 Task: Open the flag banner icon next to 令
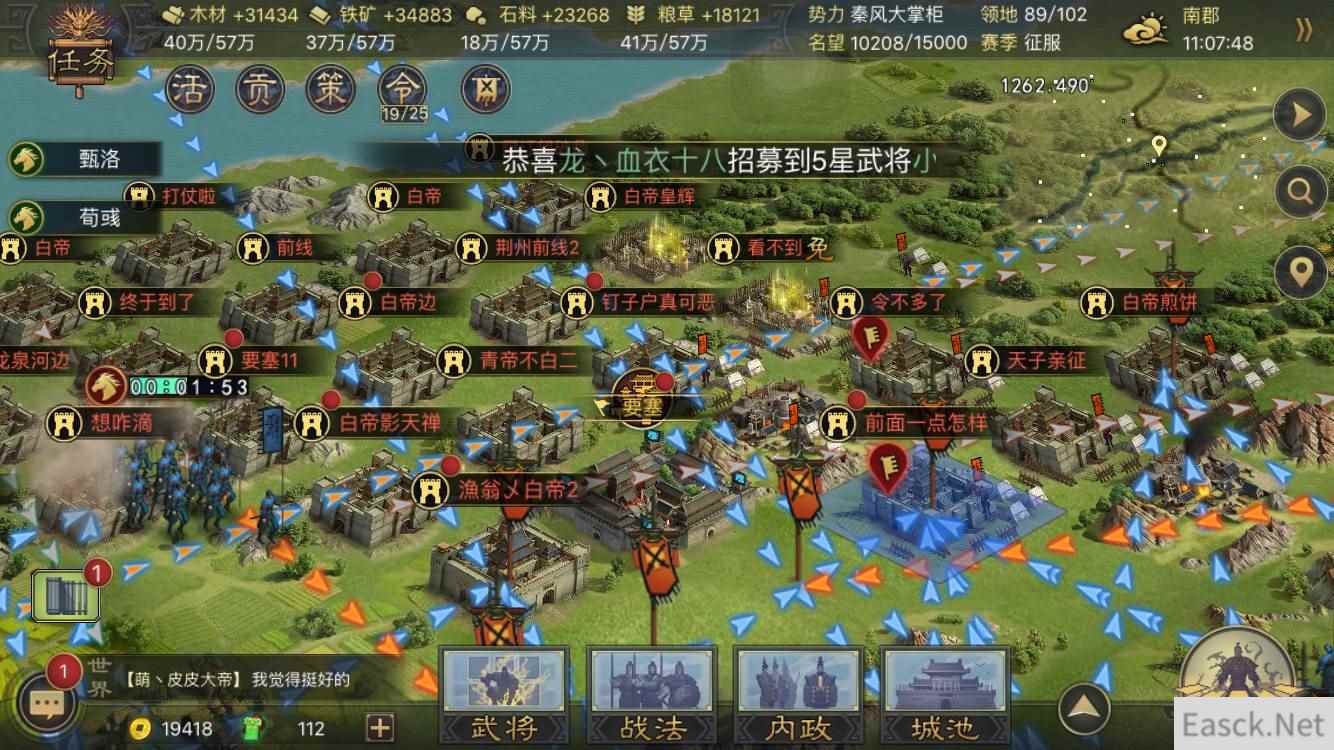coord(485,89)
